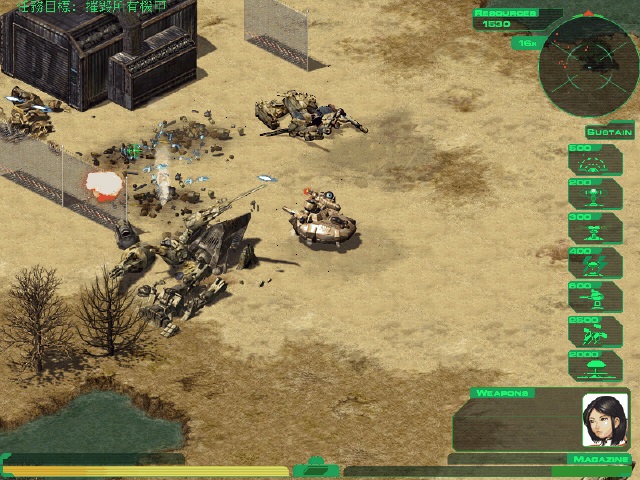Toggle the 16x zoom indicator
The image size is (640, 480).
pos(525,43)
